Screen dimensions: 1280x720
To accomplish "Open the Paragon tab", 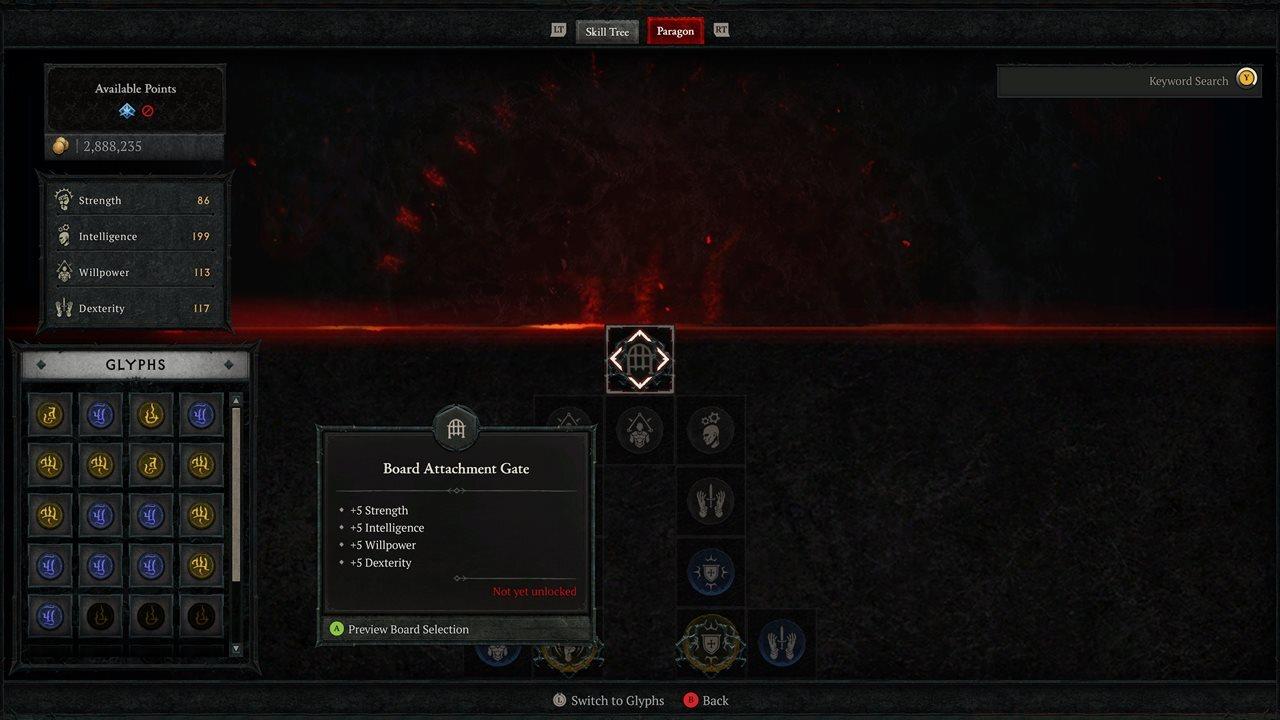I will pyautogui.click(x=674, y=31).
